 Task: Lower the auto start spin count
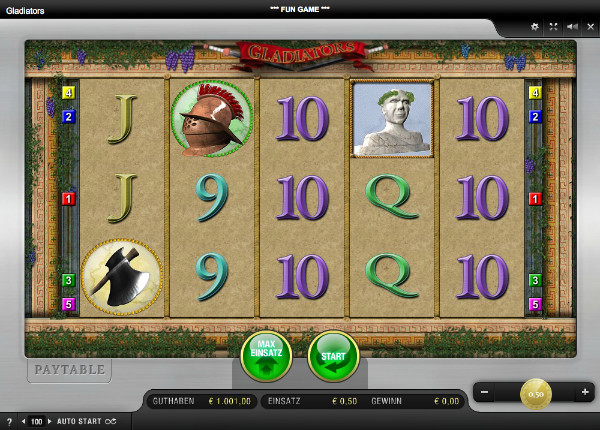tap(24, 421)
